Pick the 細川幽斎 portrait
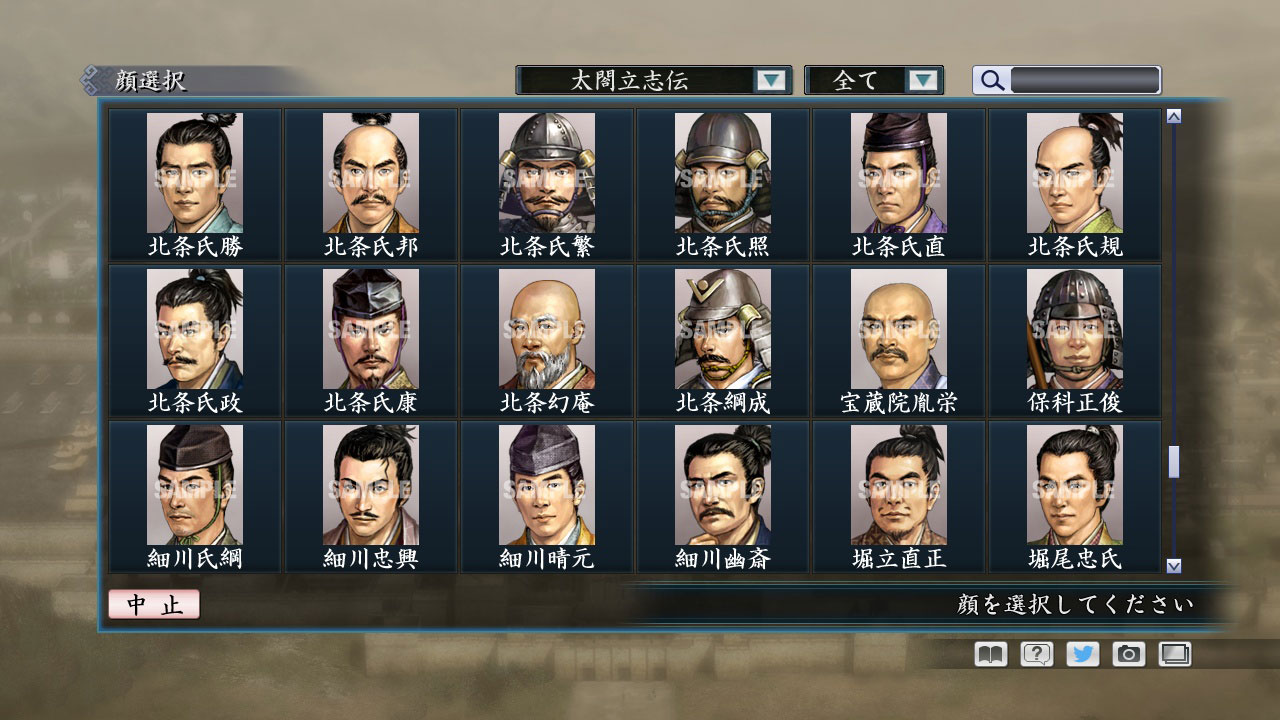 [722, 485]
